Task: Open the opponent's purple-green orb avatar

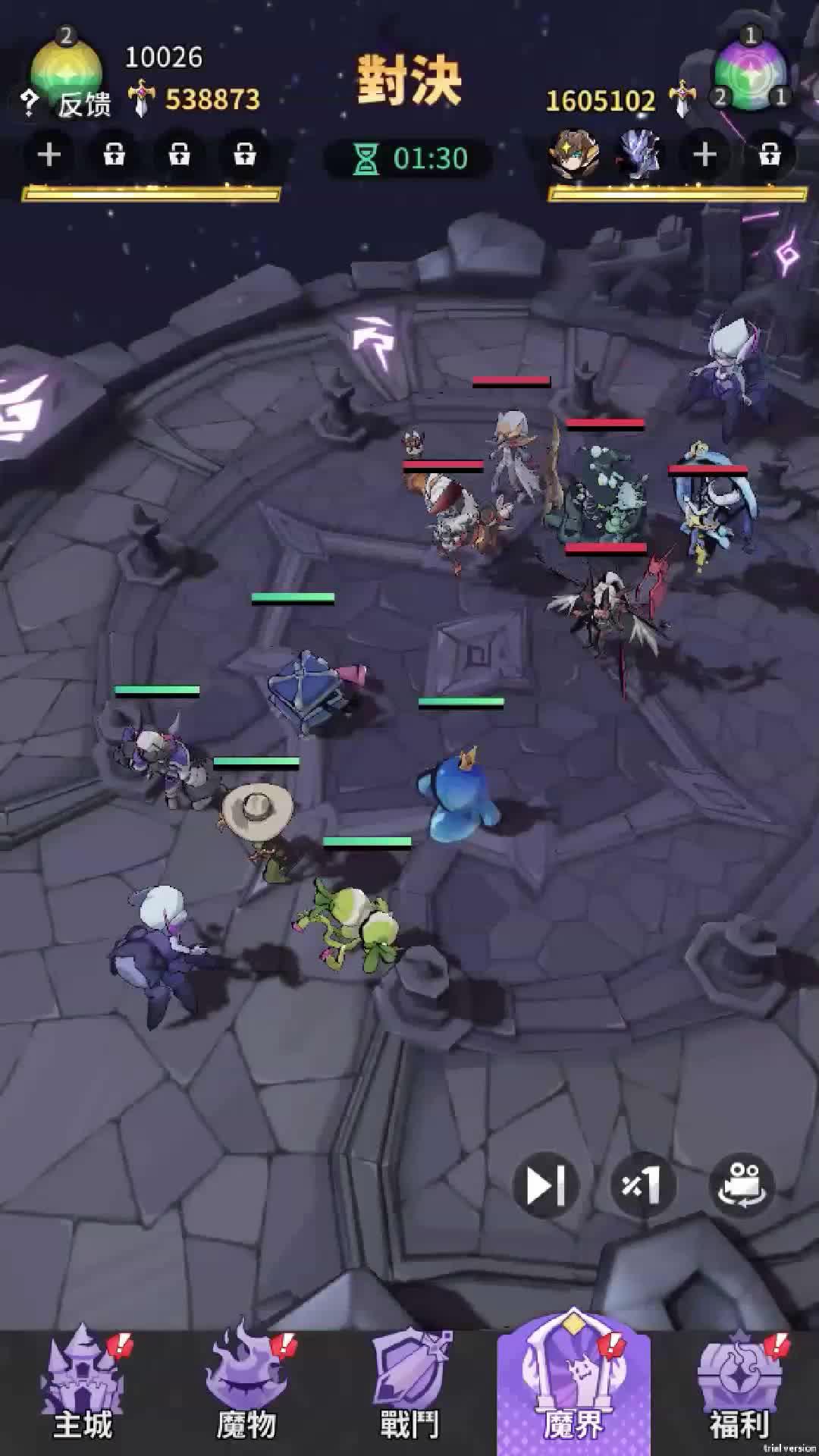Action: pos(750,72)
